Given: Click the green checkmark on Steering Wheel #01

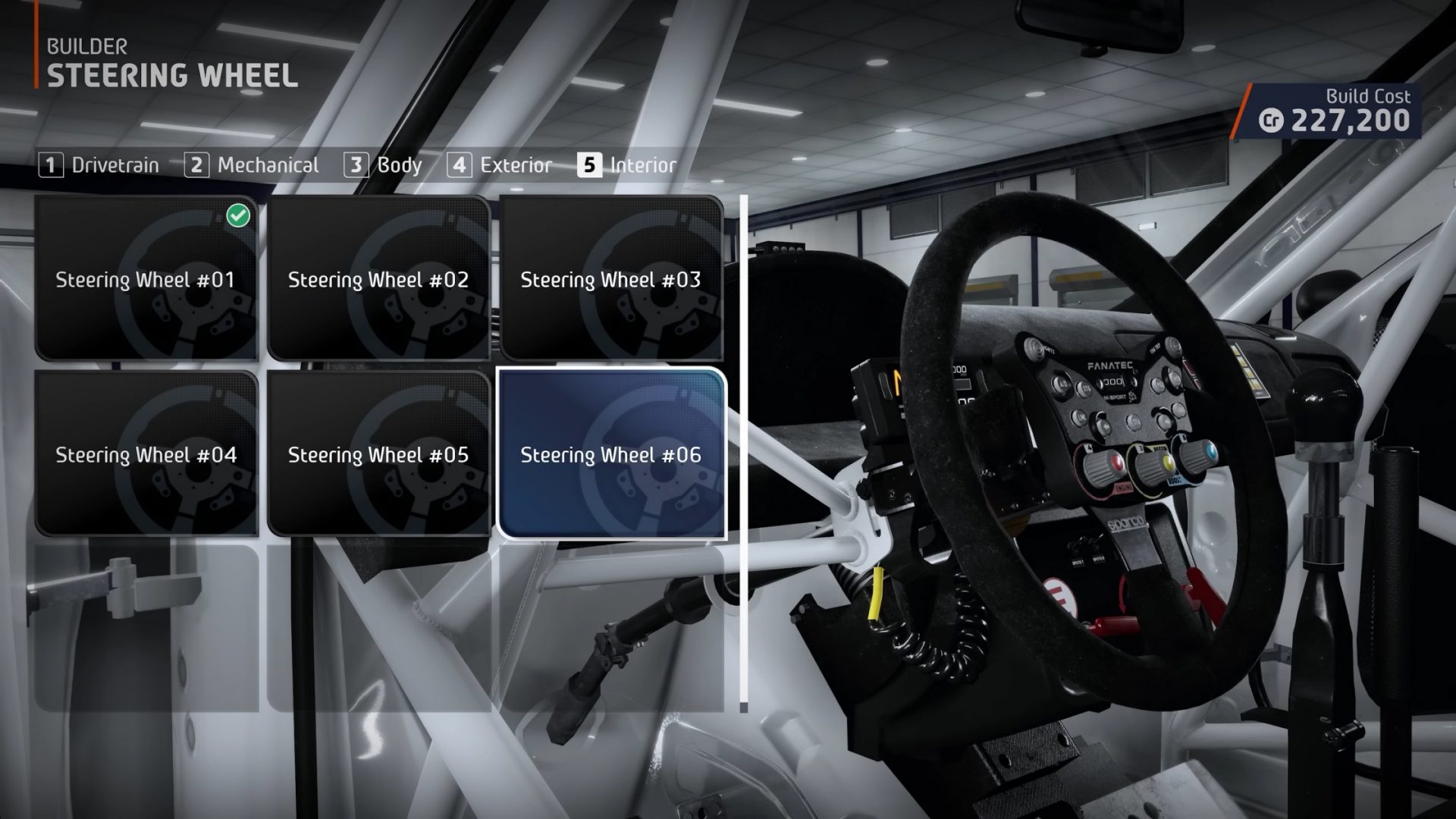Looking at the screenshot, I should tap(237, 216).
